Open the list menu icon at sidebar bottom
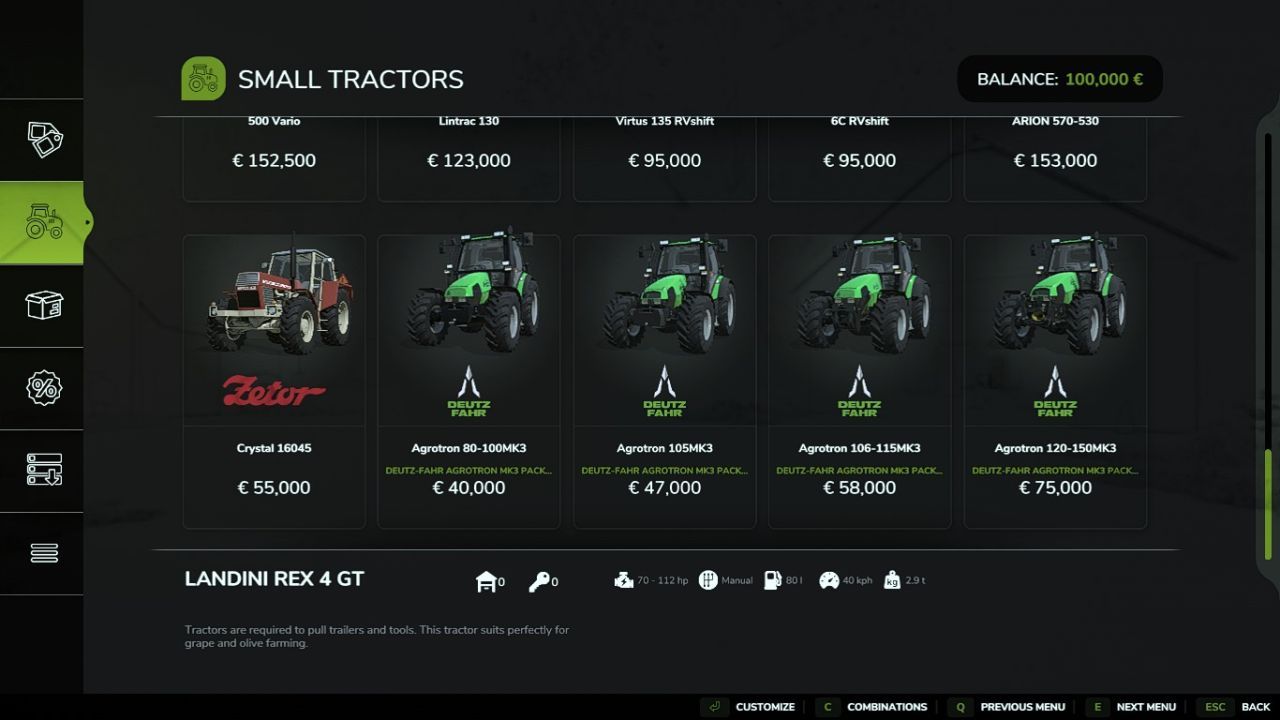The height and width of the screenshot is (720, 1280). pyautogui.click(x=42, y=552)
